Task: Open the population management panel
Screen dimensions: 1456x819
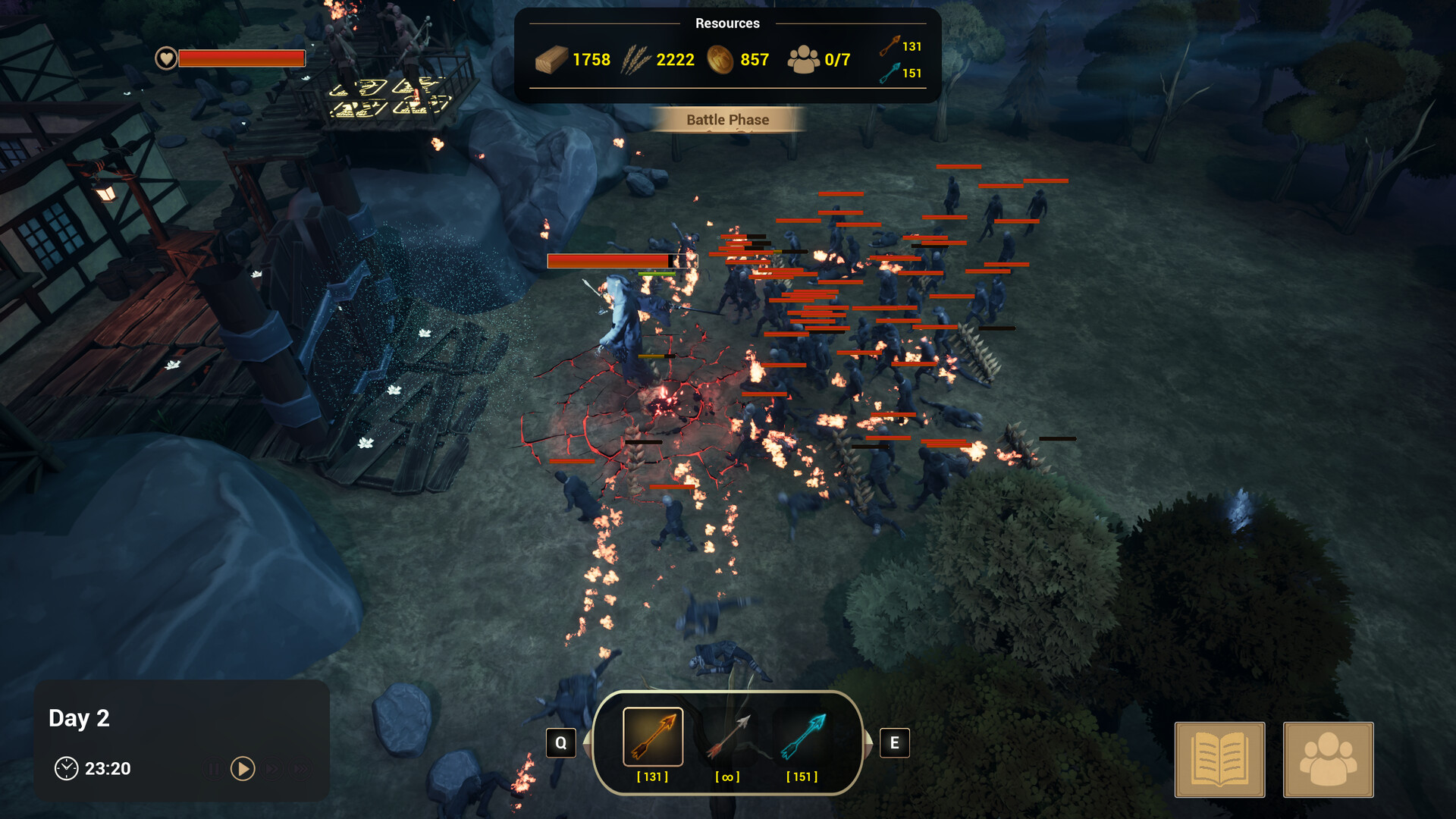Action: 1328,759
